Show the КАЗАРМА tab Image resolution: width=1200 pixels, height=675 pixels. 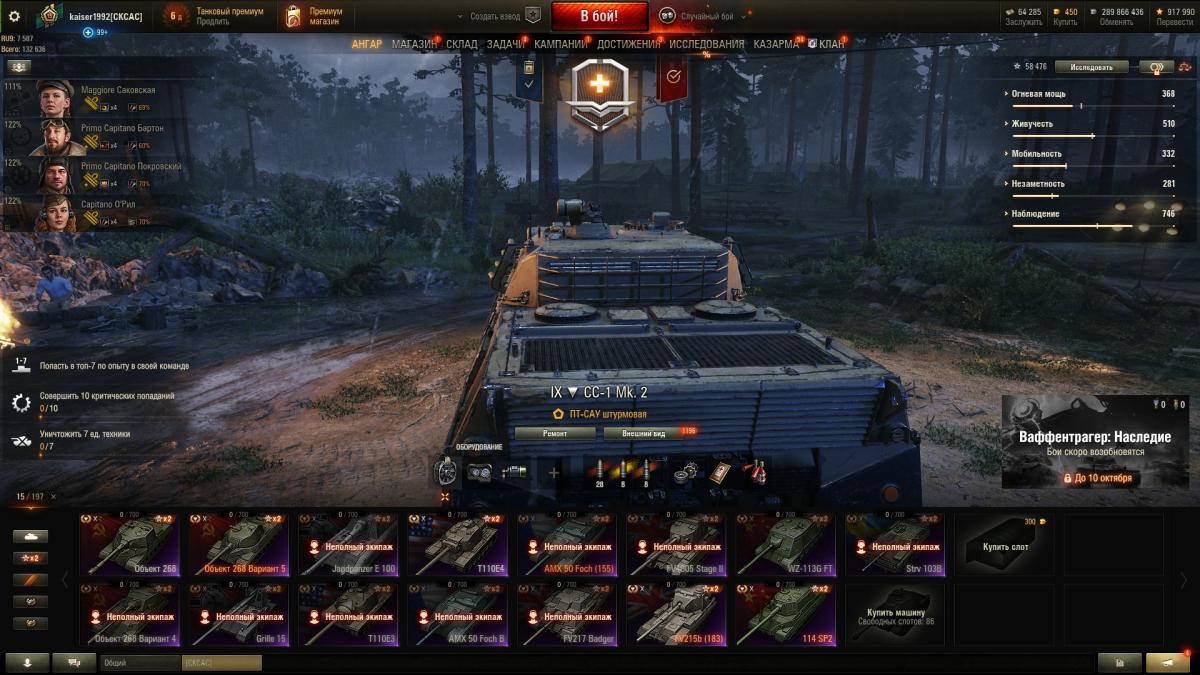(775, 44)
